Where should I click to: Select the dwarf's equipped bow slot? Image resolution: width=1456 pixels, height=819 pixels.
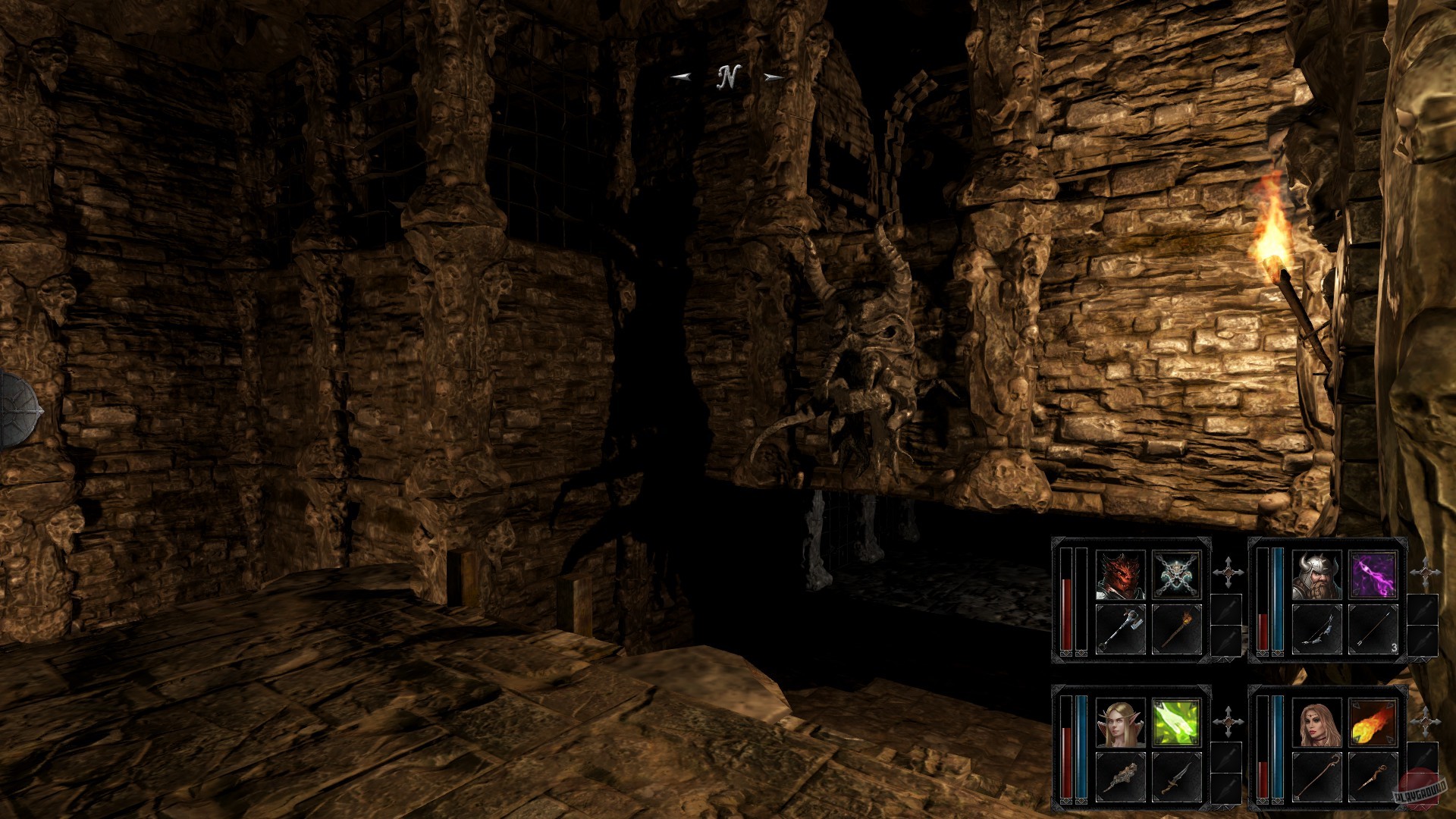1319,629
